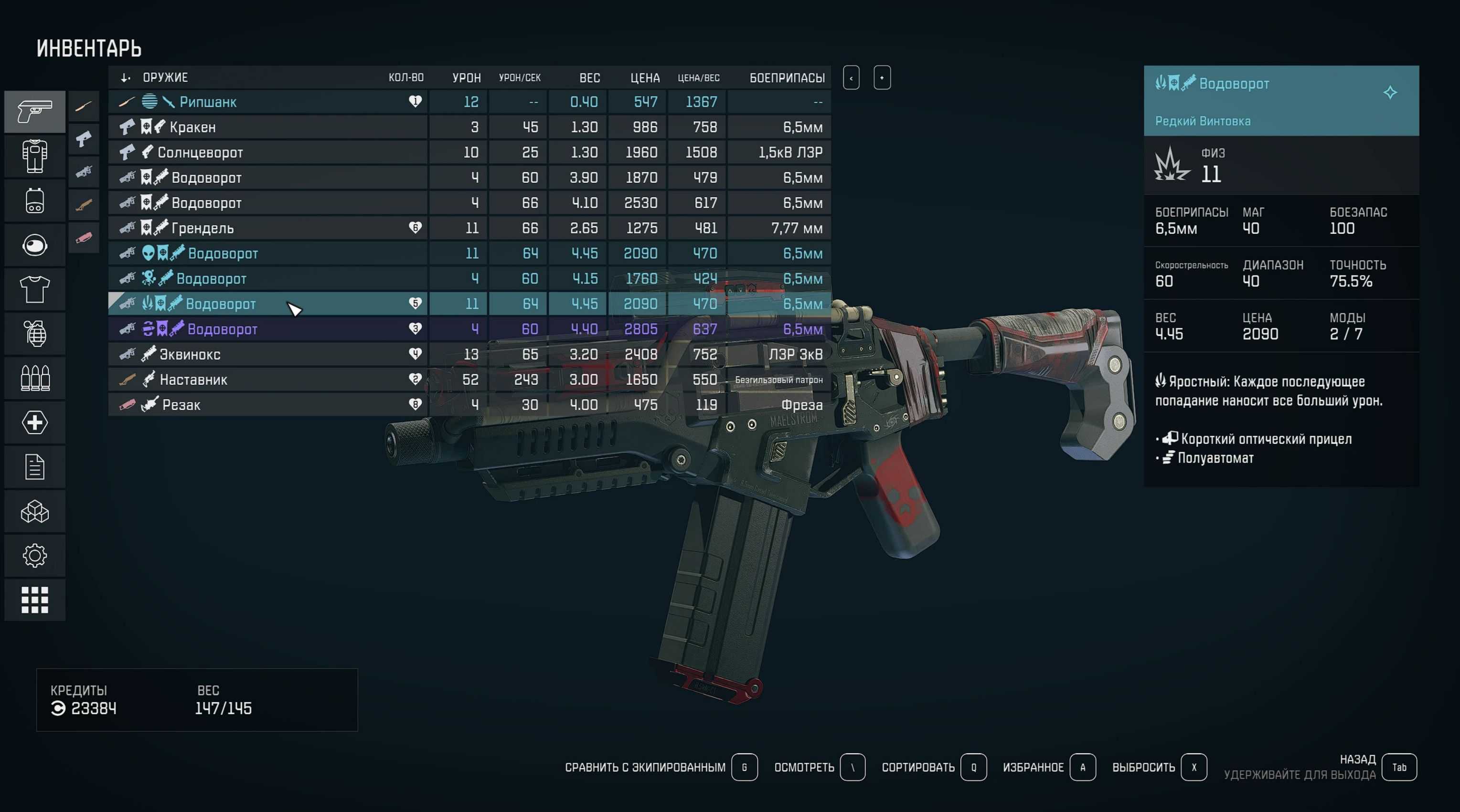
Task: Click the left arrow page navigation button
Action: [x=851, y=78]
